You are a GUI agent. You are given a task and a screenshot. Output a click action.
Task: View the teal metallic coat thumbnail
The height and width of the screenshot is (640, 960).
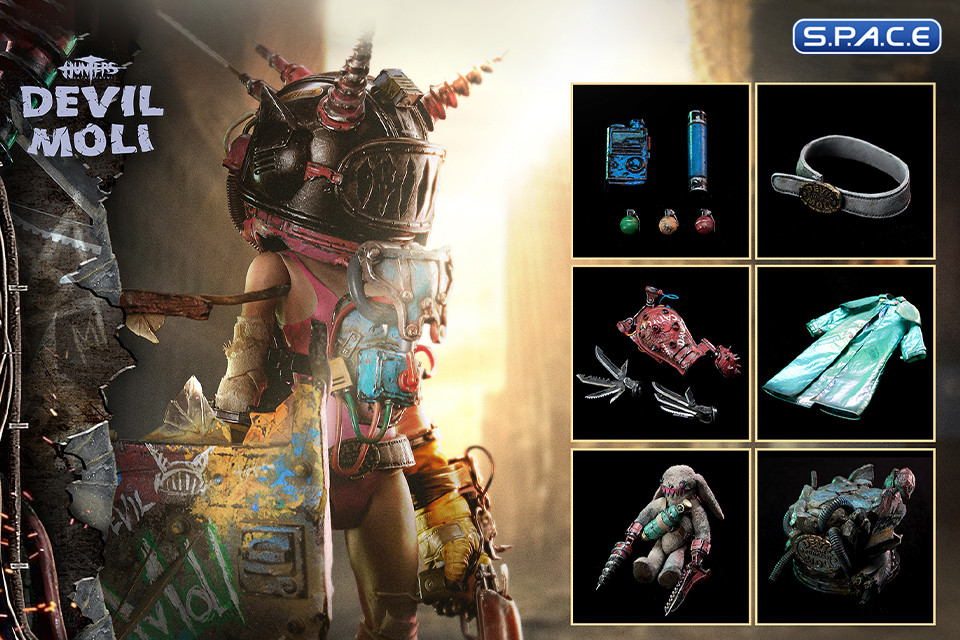coord(844,353)
